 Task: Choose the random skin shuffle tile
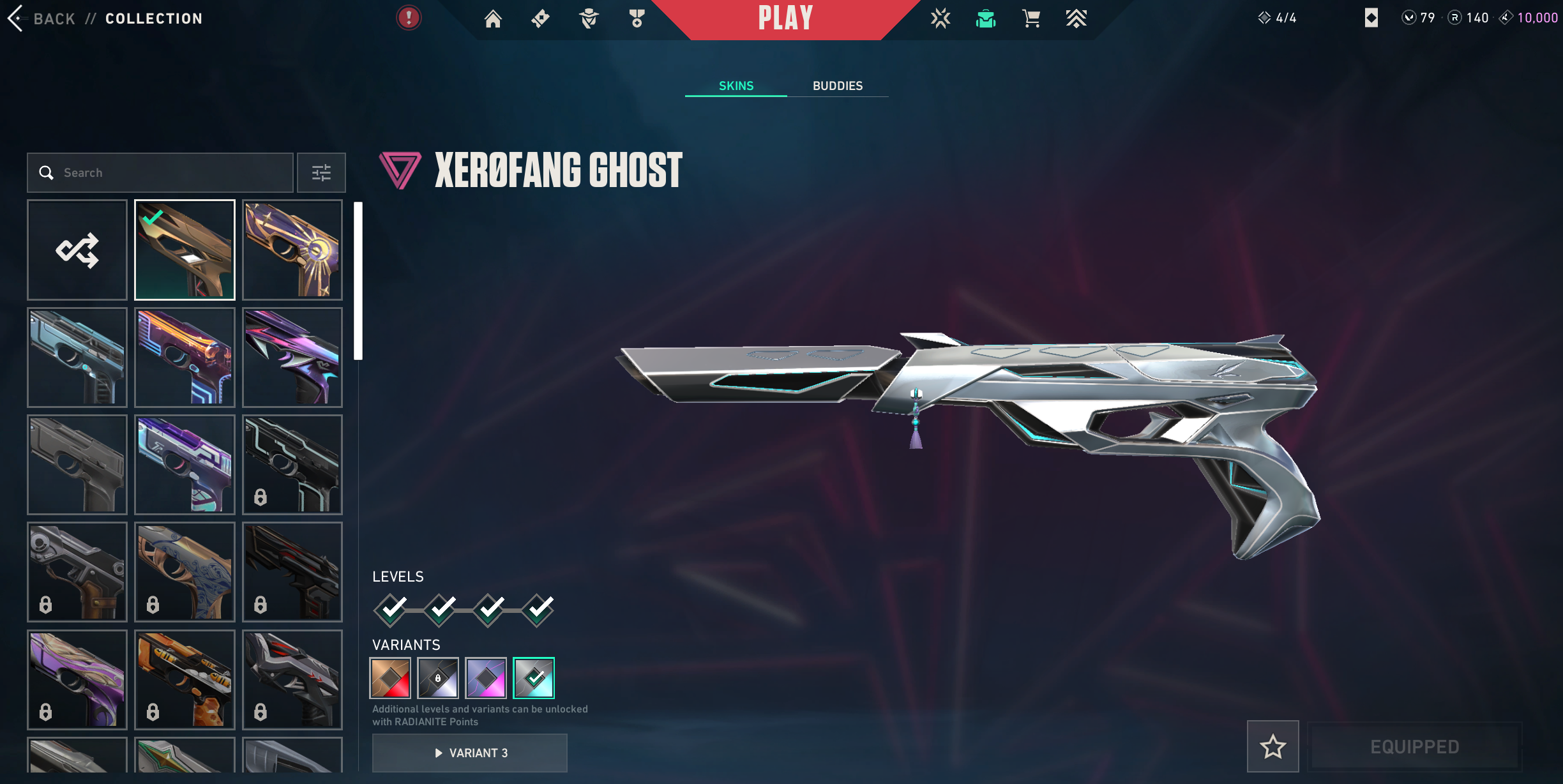[x=77, y=250]
